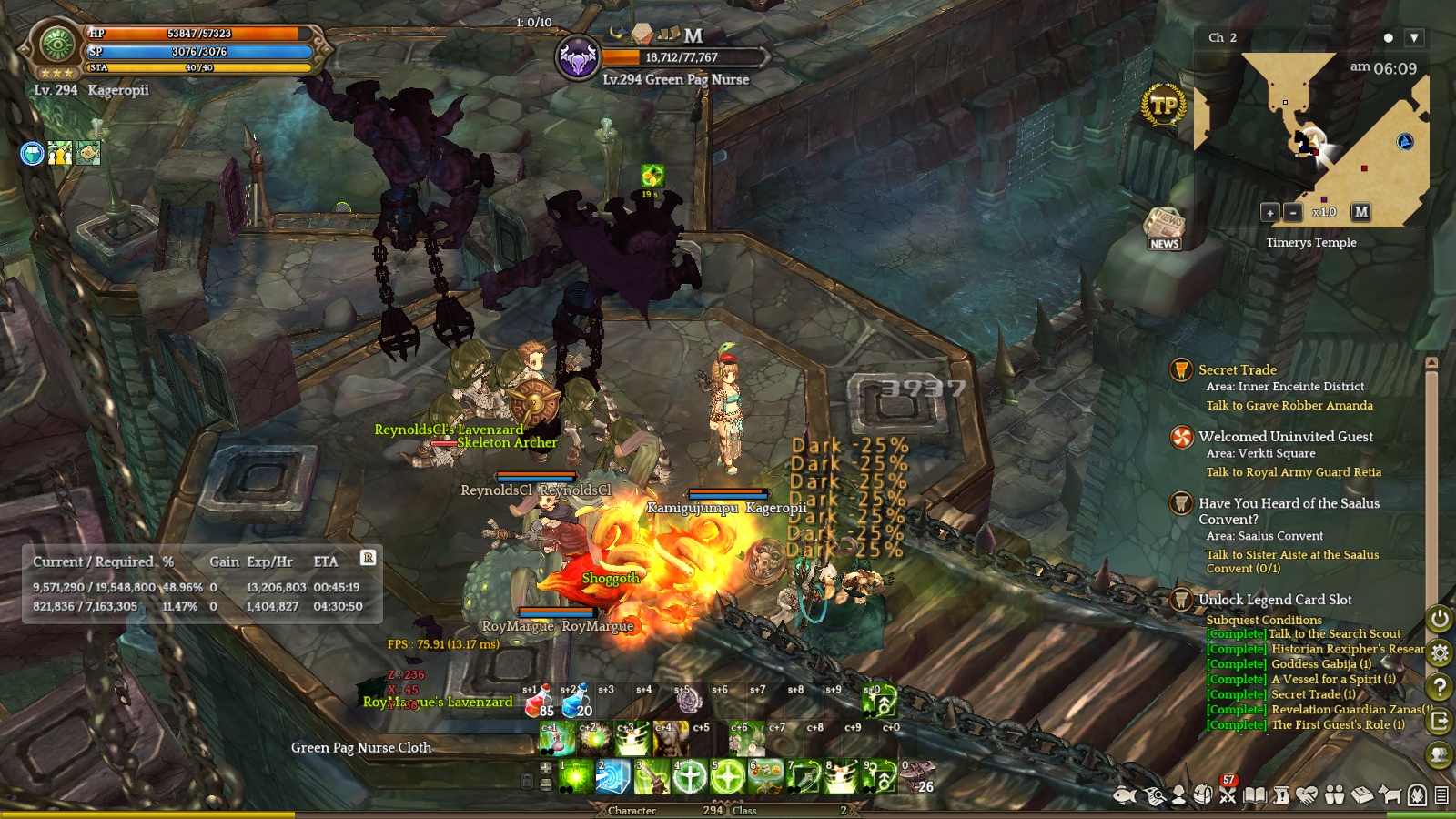Image resolution: width=1456 pixels, height=819 pixels.
Task: Open the NEWS newspaper icon
Action: pos(1164,228)
